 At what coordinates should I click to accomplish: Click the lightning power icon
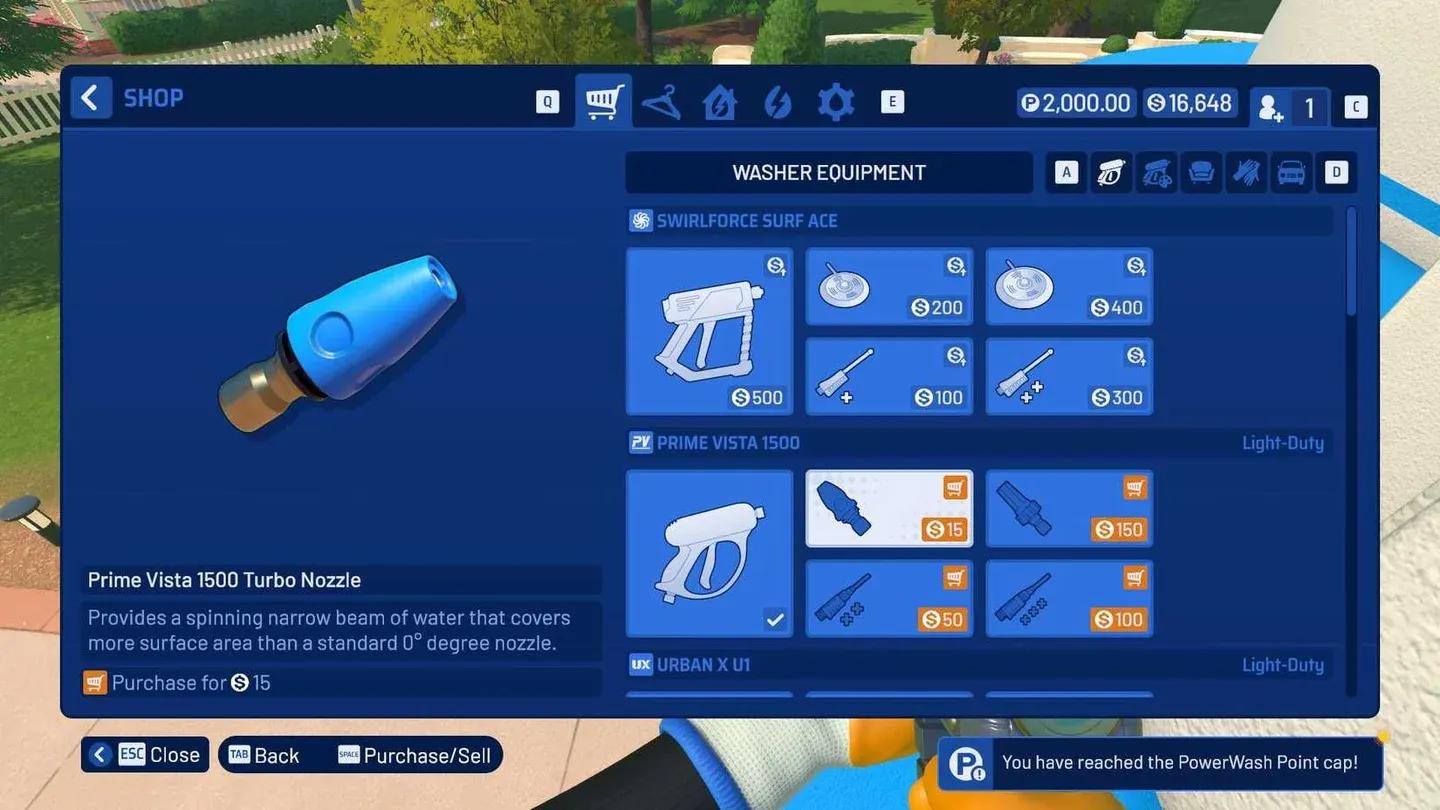778,101
